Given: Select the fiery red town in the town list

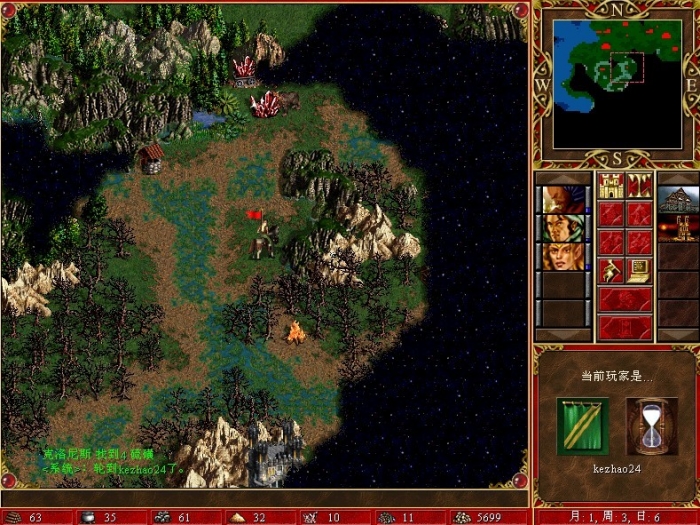Looking at the screenshot, I should 678,228.
